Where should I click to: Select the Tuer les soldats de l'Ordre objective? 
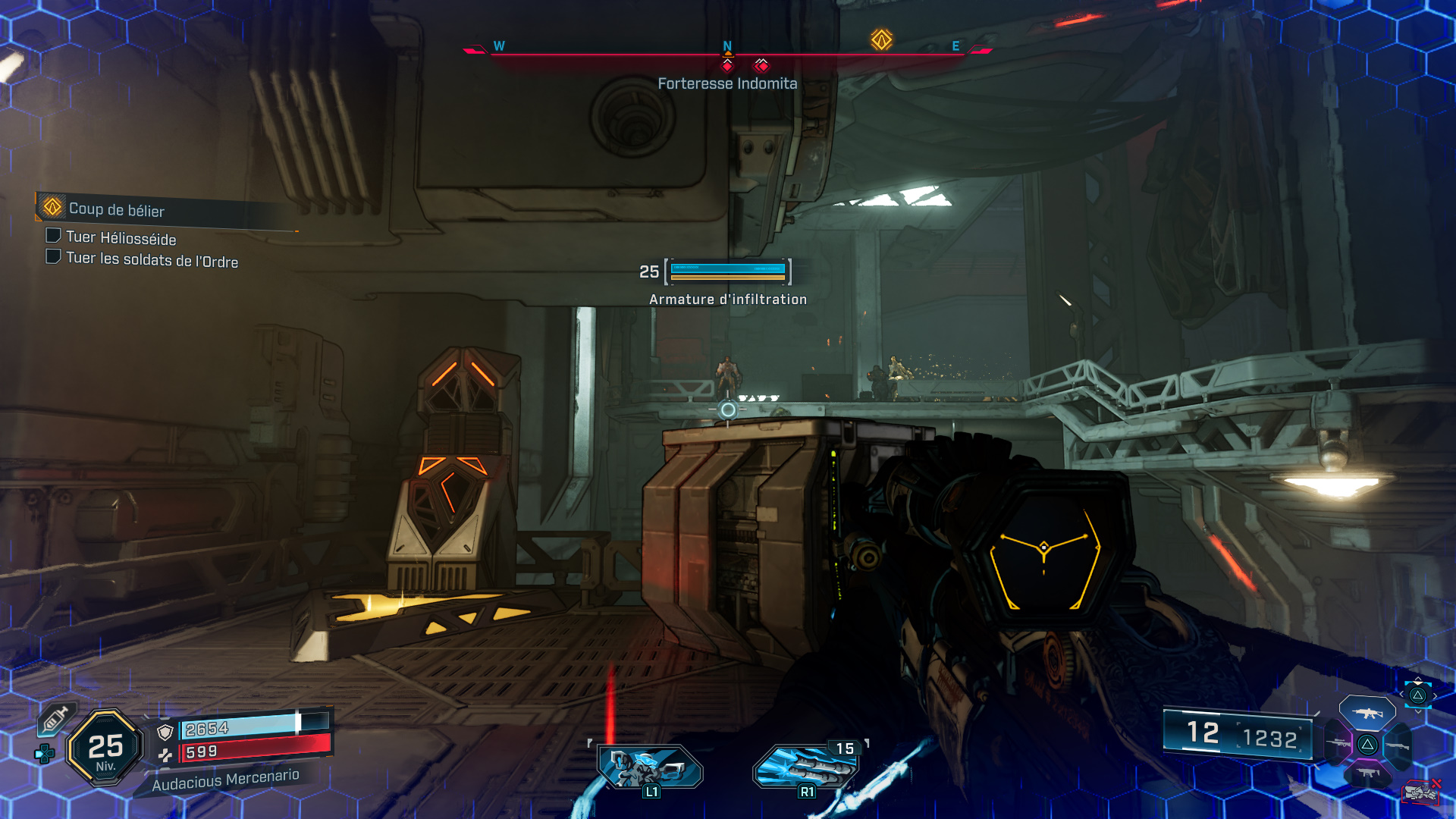[x=152, y=260]
